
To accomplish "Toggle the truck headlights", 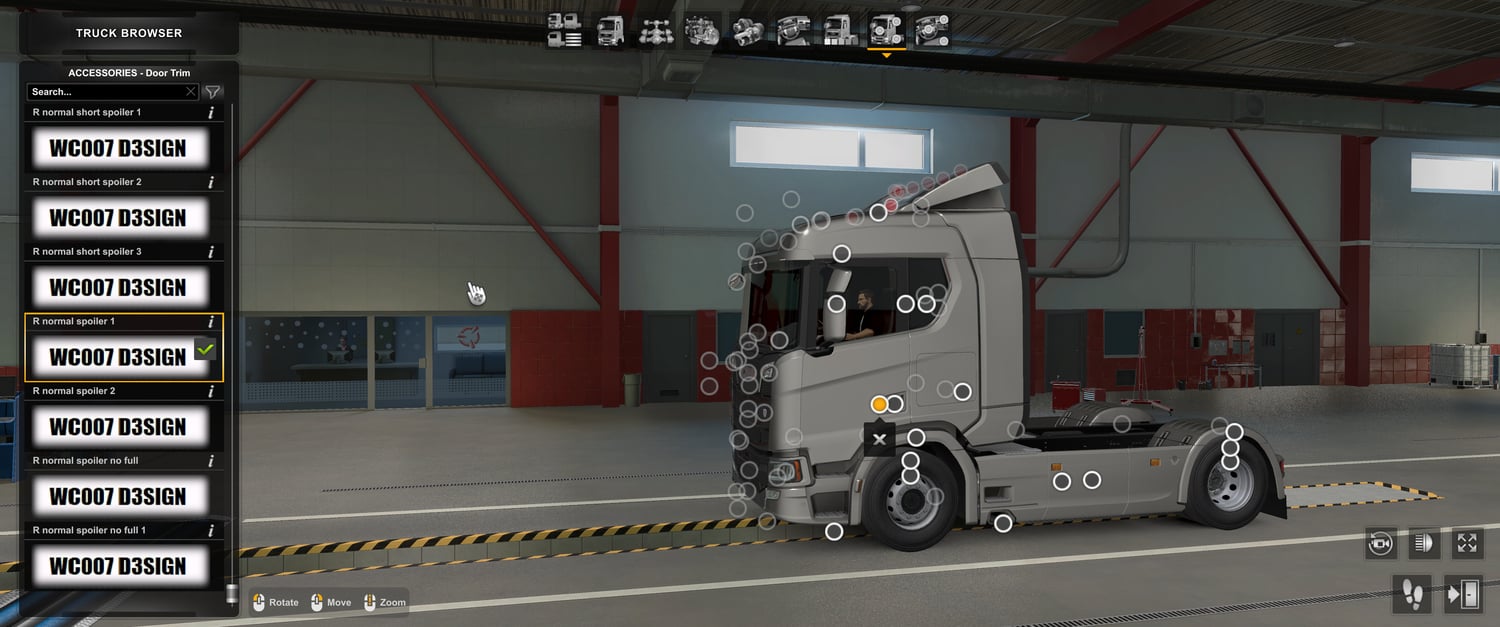I will click(x=1423, y=543).
